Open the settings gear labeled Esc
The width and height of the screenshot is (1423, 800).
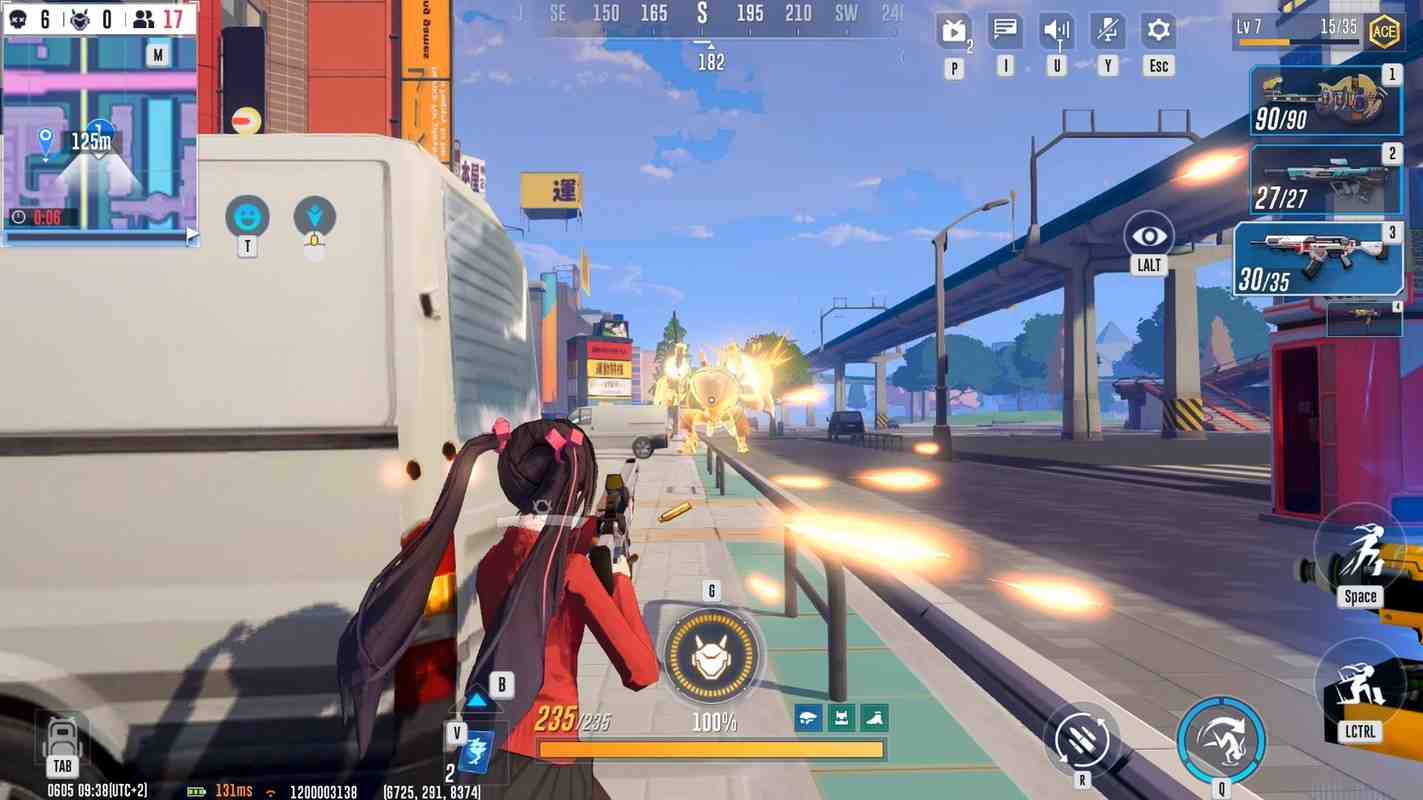(1157, 29)
